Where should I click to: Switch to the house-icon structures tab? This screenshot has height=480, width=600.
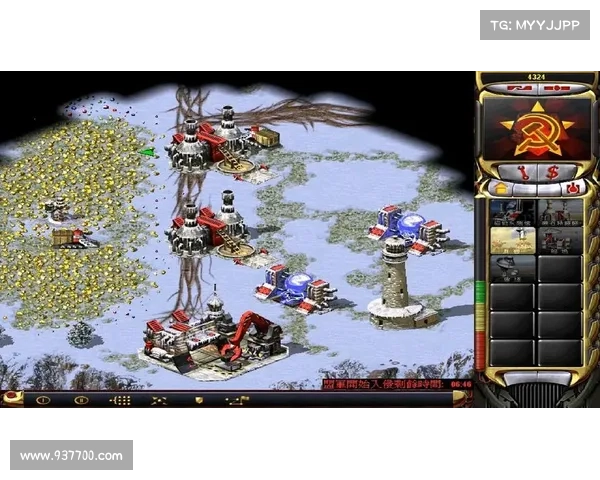[x=499, y=188]
